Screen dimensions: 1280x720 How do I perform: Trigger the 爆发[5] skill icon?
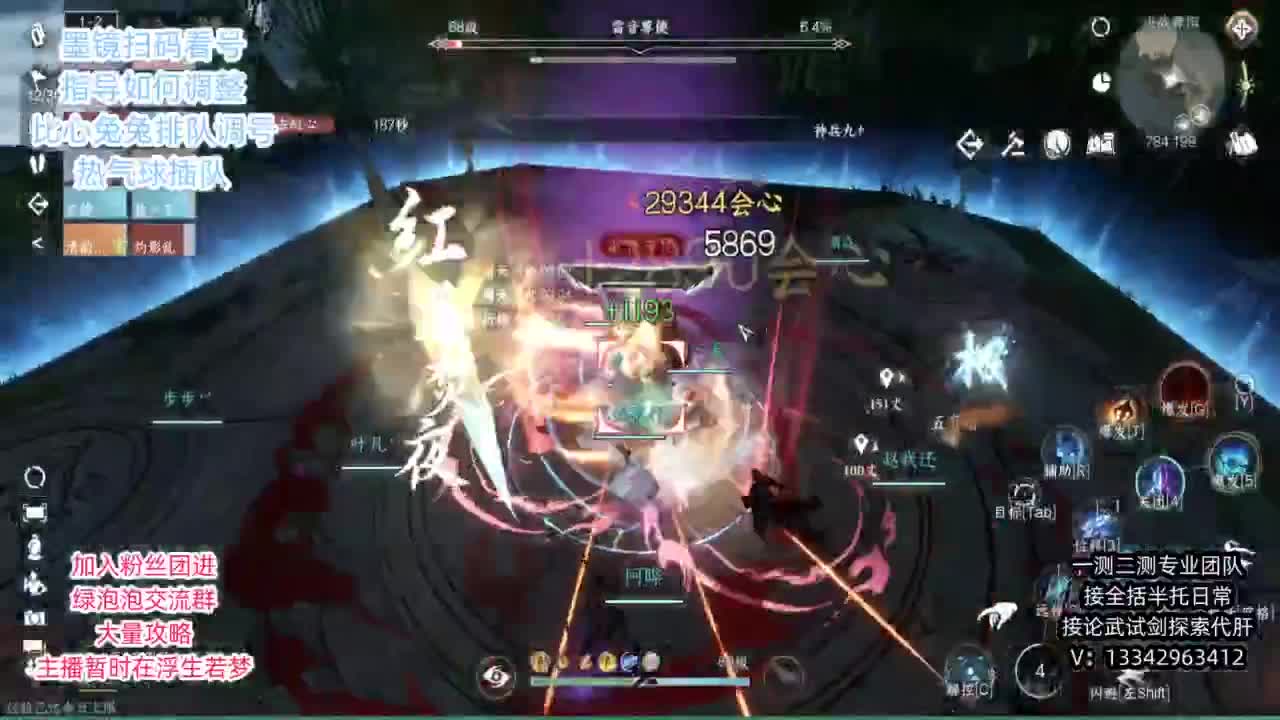pos(1235,457)
